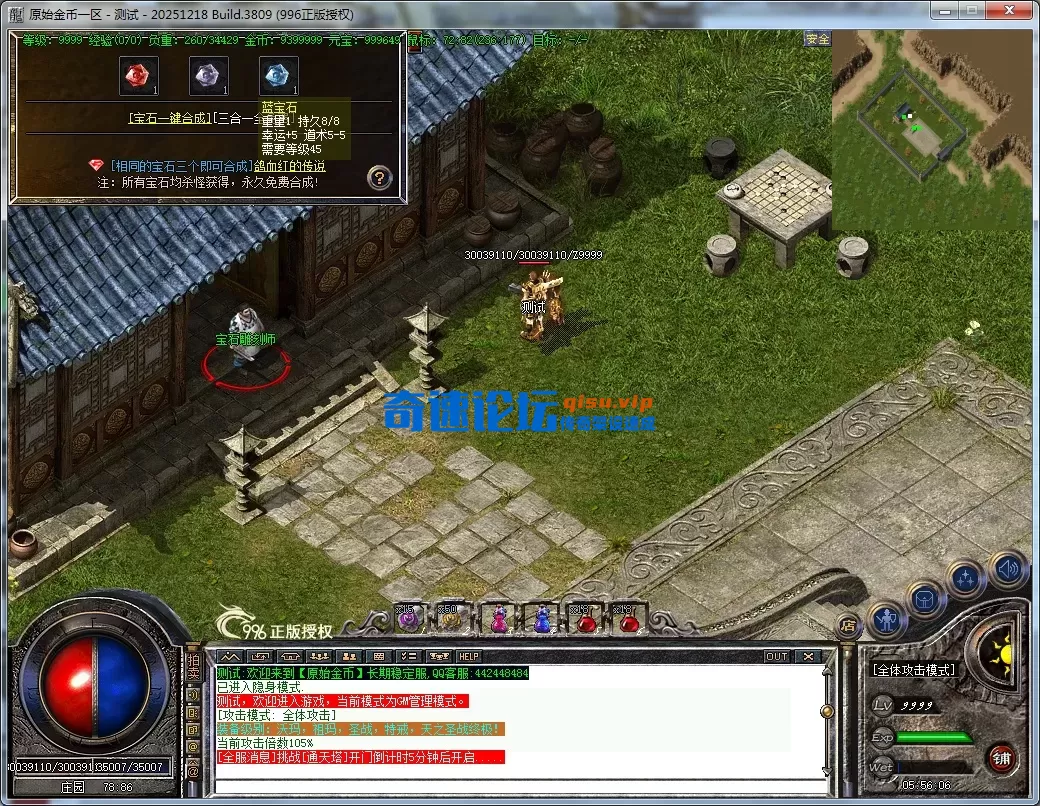Screen dimensions: 1040x806
Task: Open the skills sparkle icon
Action: (x=967, y=579)
